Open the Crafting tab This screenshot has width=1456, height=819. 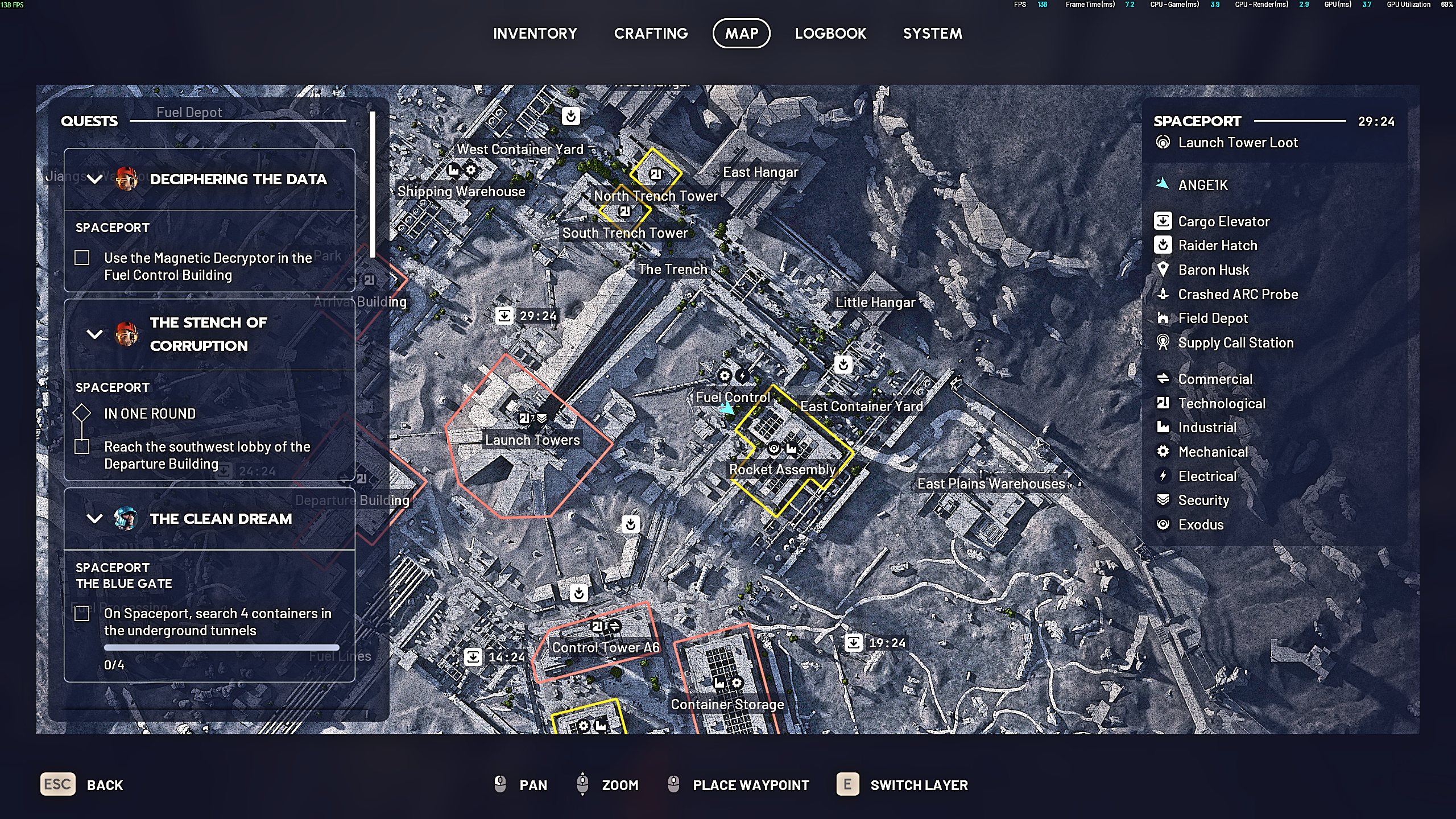[651, 34]
